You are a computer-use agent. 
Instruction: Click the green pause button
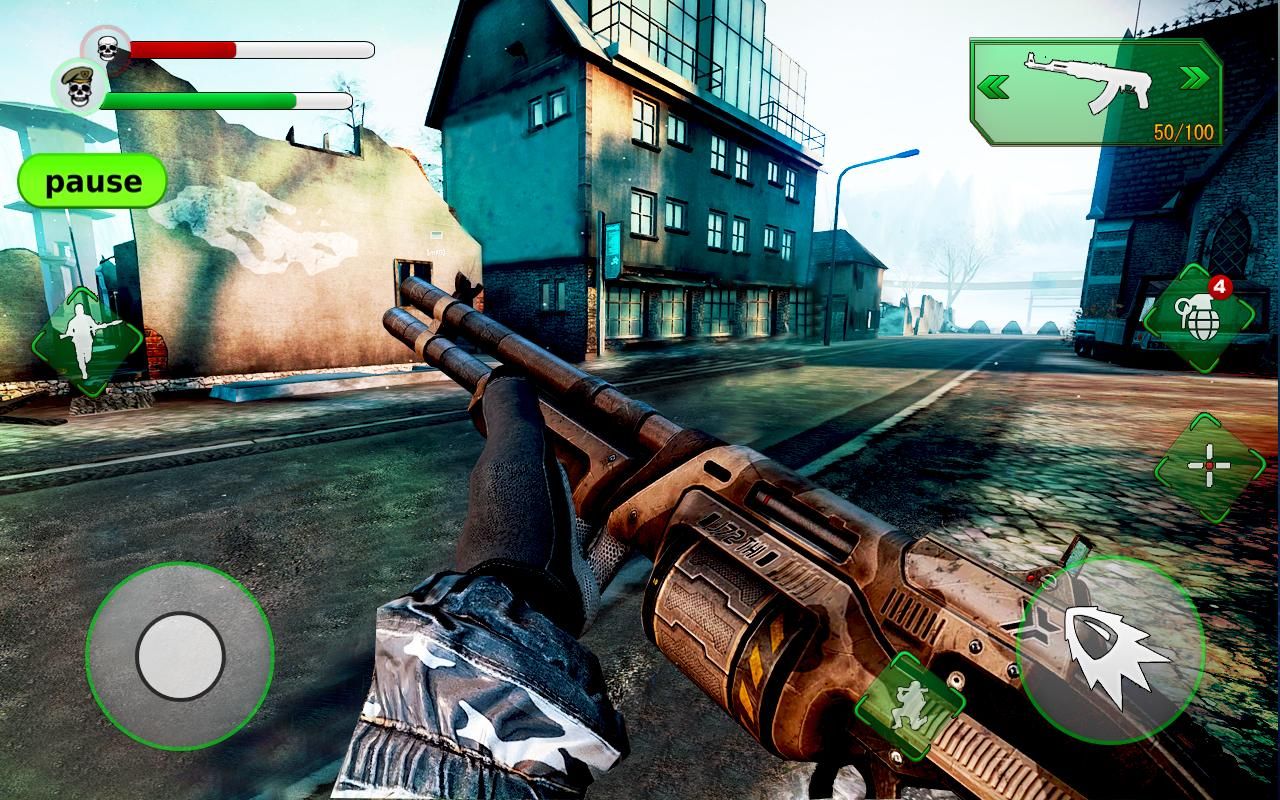(93, 182)
